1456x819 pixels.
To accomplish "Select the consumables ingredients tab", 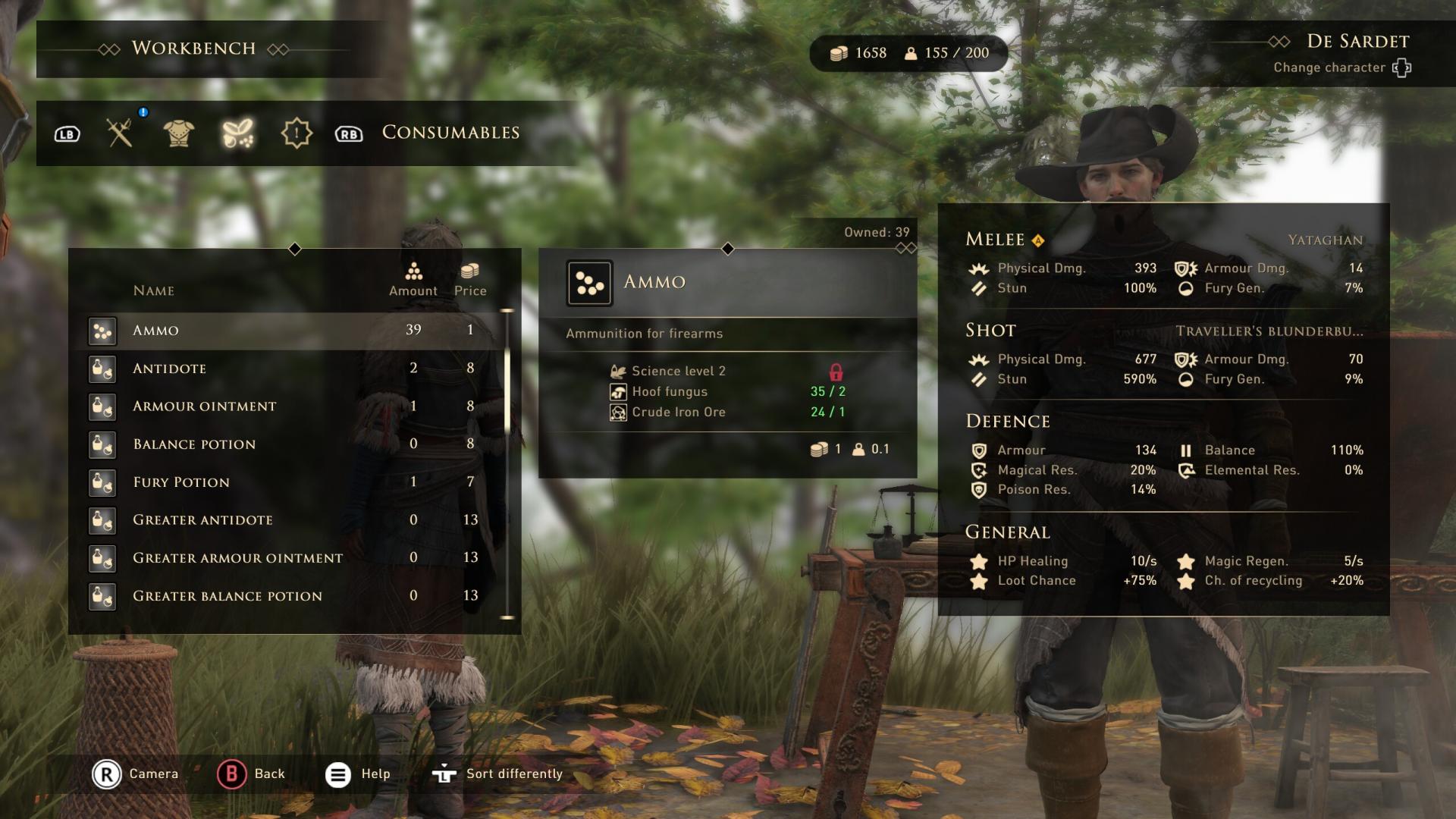I will [x=237, y=133].
